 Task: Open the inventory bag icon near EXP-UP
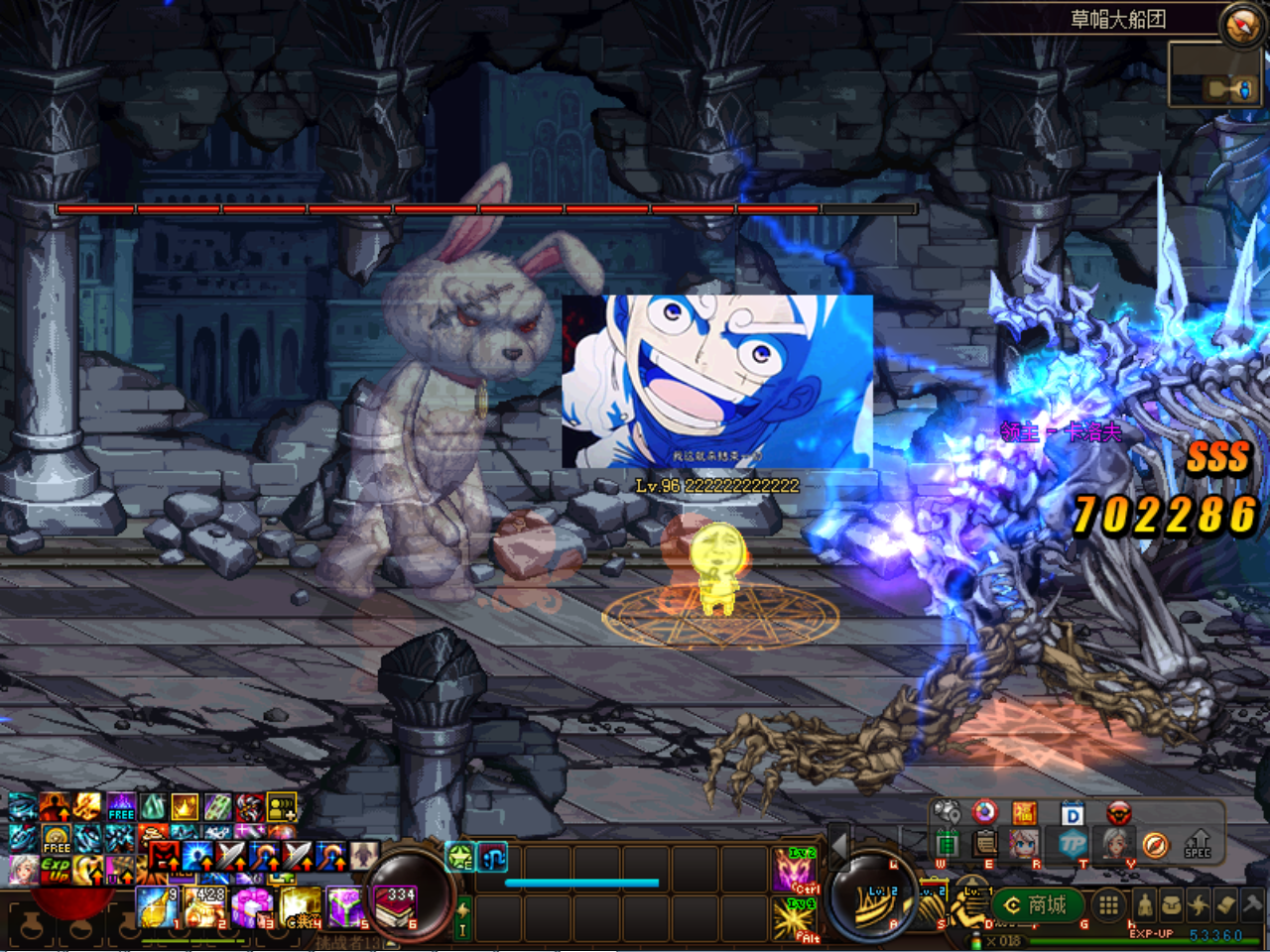(1172, 903)
